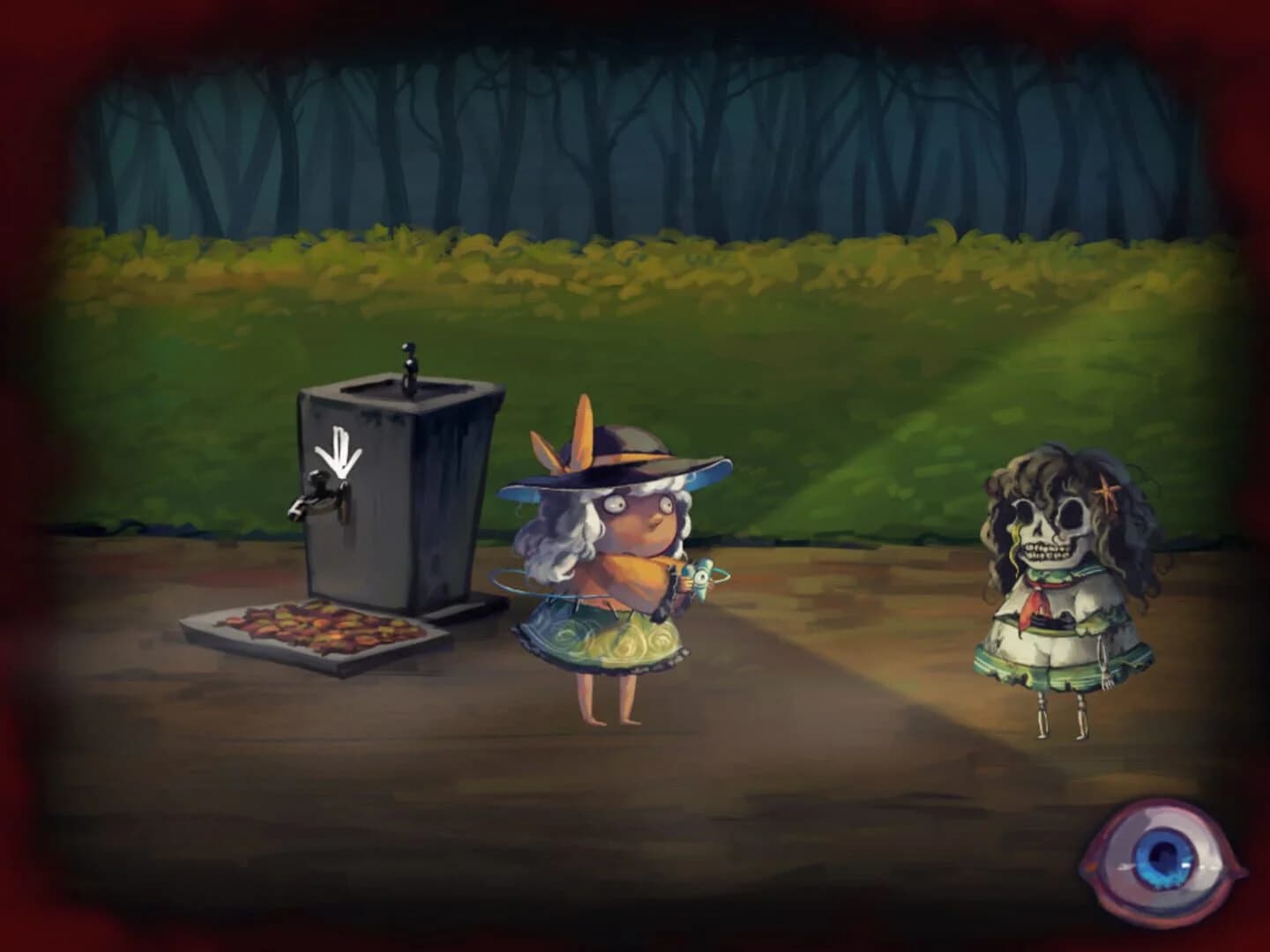This screenshot has width=1270, height=952.
Task: Examine the tray of roasted food
Action: point(317,628)
